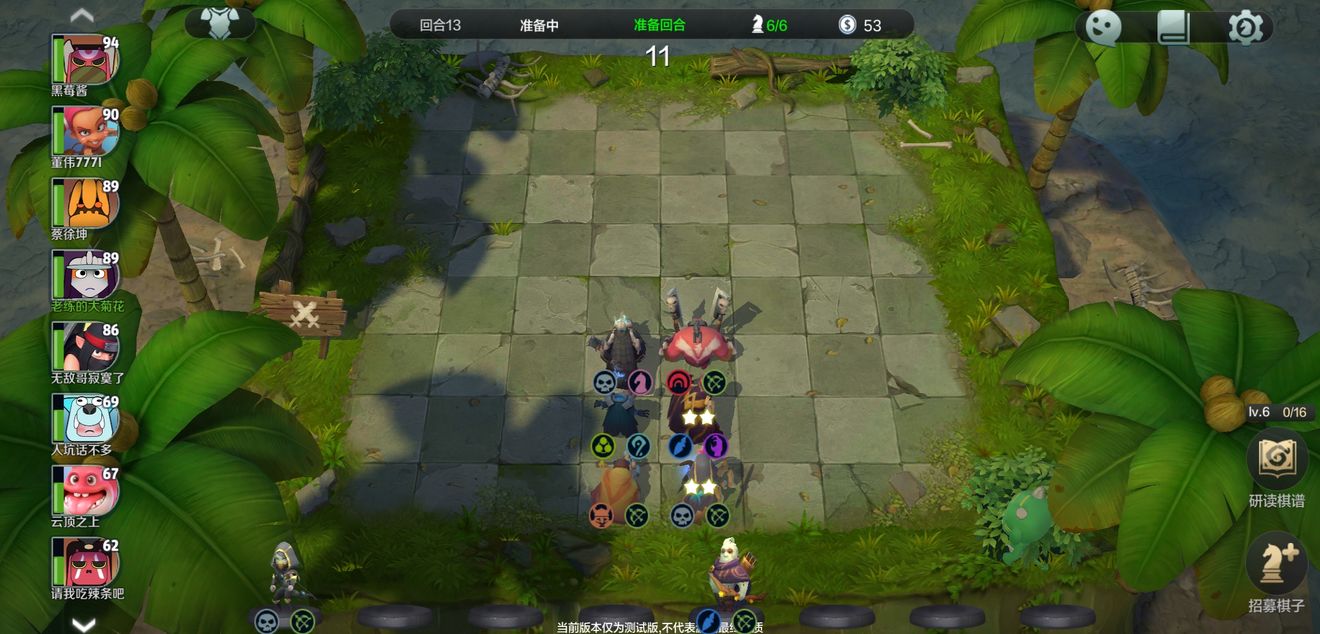Select player 黑莓酱 in the list
Viewport: 1320px width, 634px height.
coord(92,59)
